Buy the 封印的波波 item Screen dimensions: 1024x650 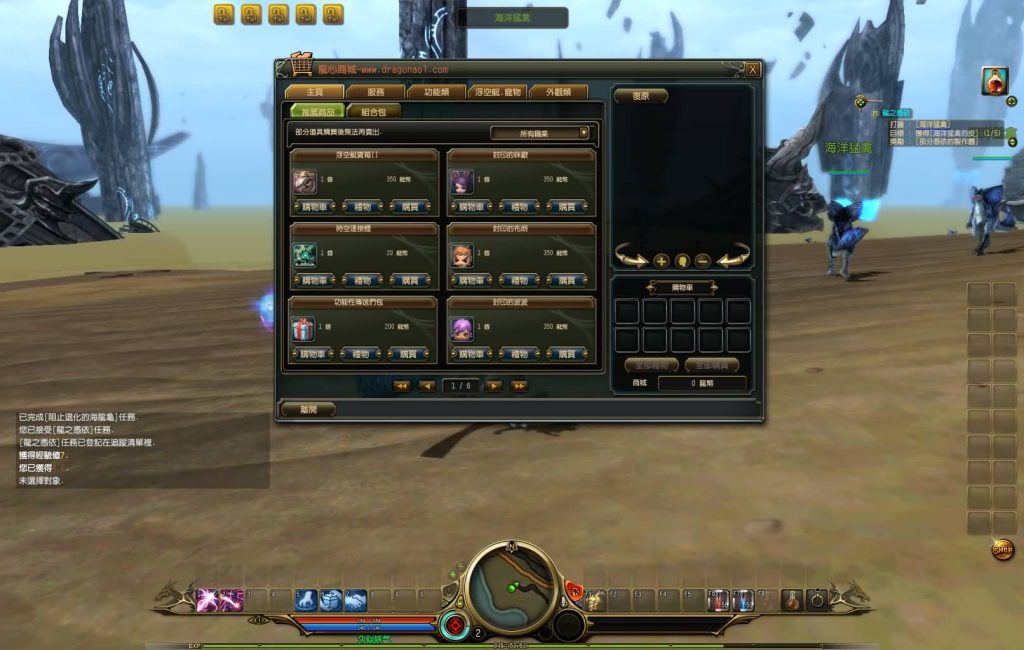[x=566, y=354]
